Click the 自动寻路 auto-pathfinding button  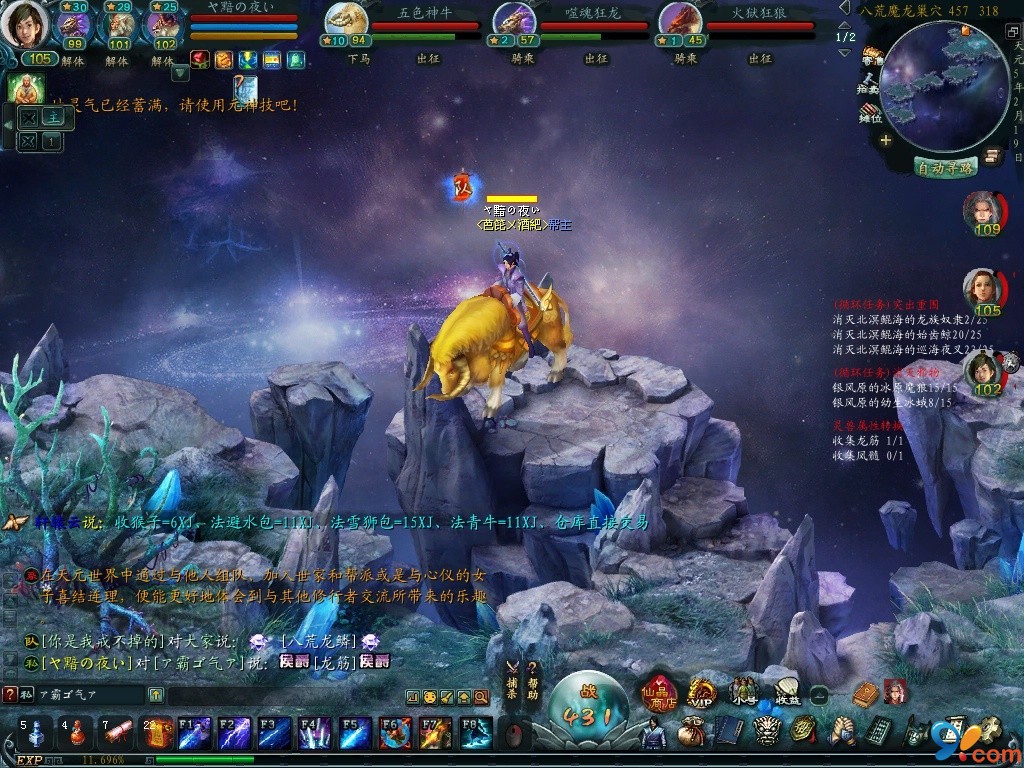point(944,168)
